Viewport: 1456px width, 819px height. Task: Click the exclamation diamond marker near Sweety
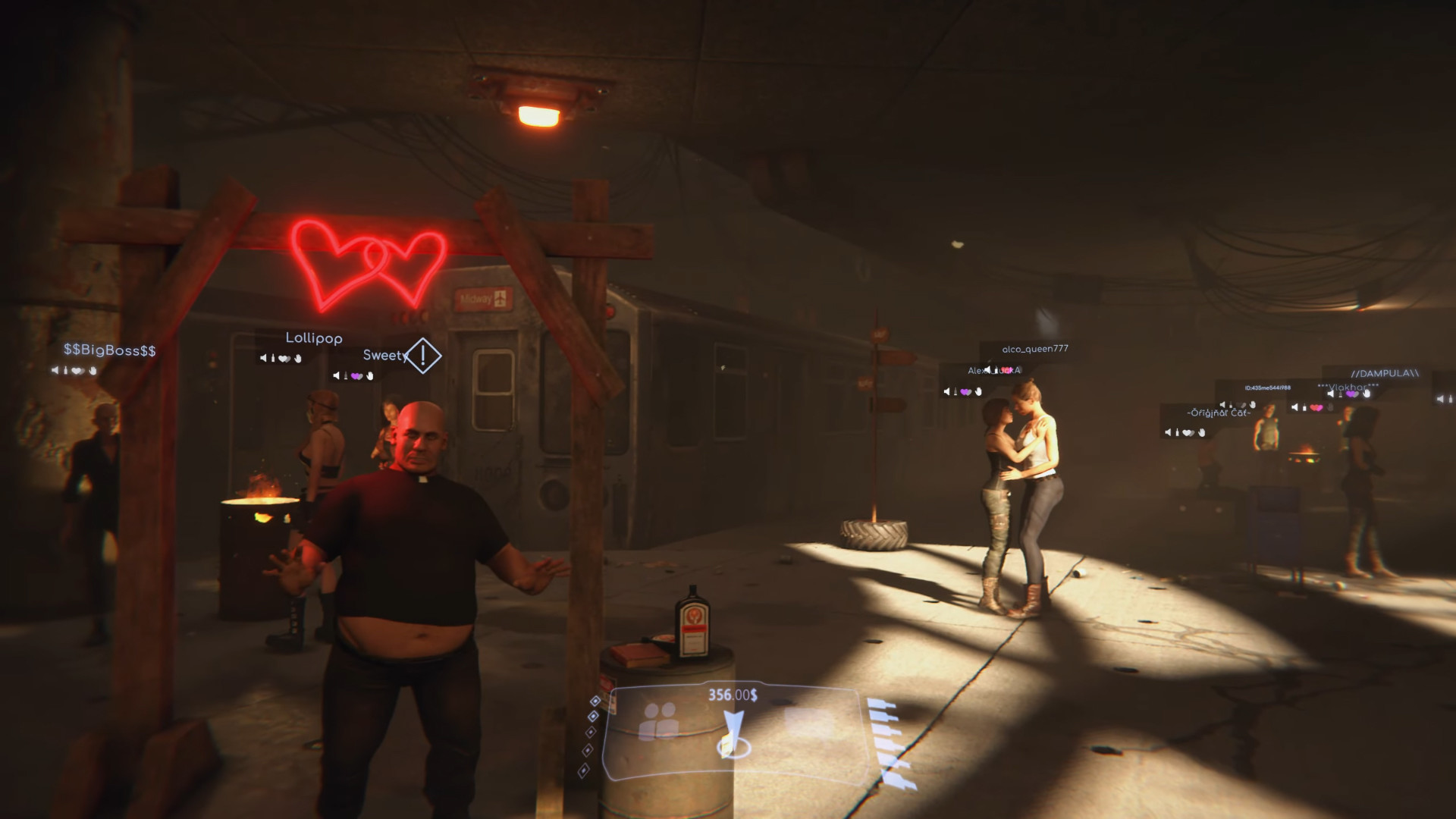point(422,354)
